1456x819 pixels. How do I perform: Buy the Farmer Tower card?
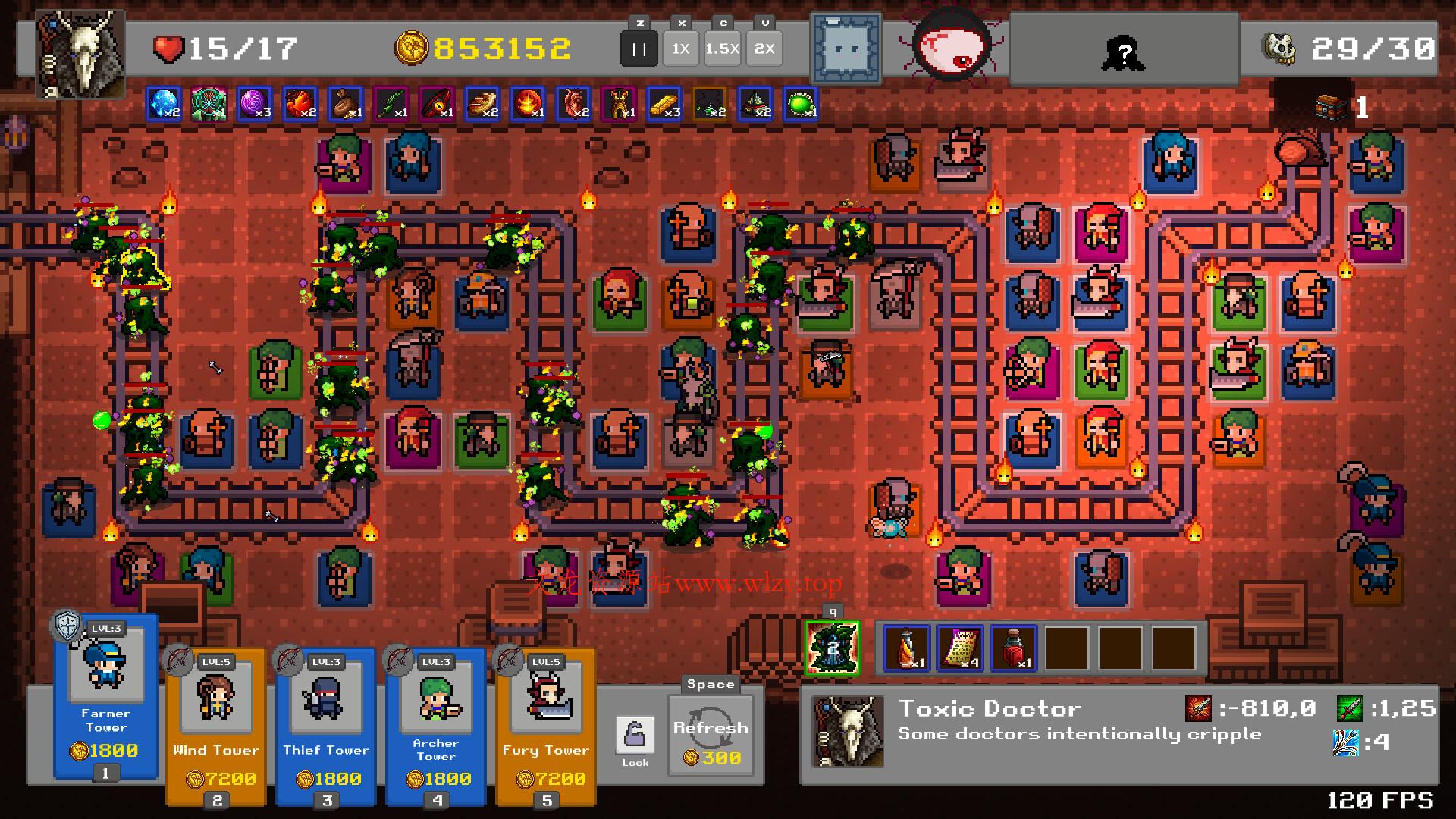(106, 698)
